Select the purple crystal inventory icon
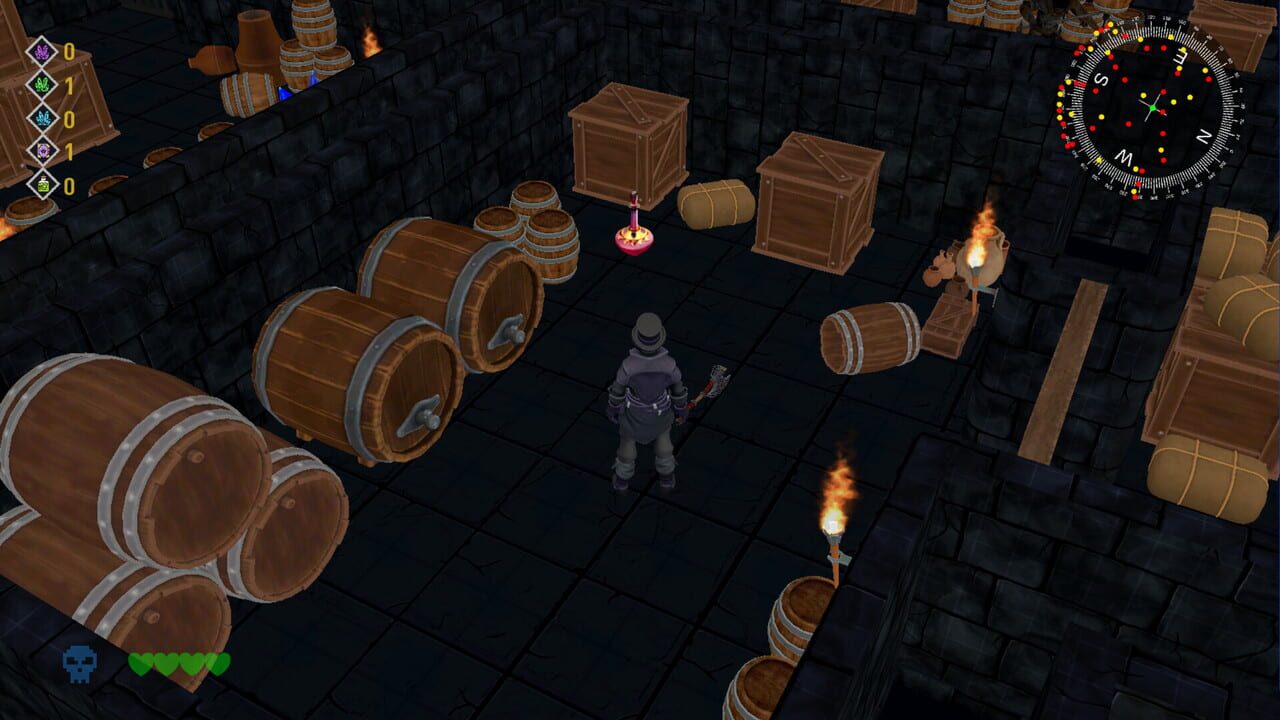 pos(44,52)
